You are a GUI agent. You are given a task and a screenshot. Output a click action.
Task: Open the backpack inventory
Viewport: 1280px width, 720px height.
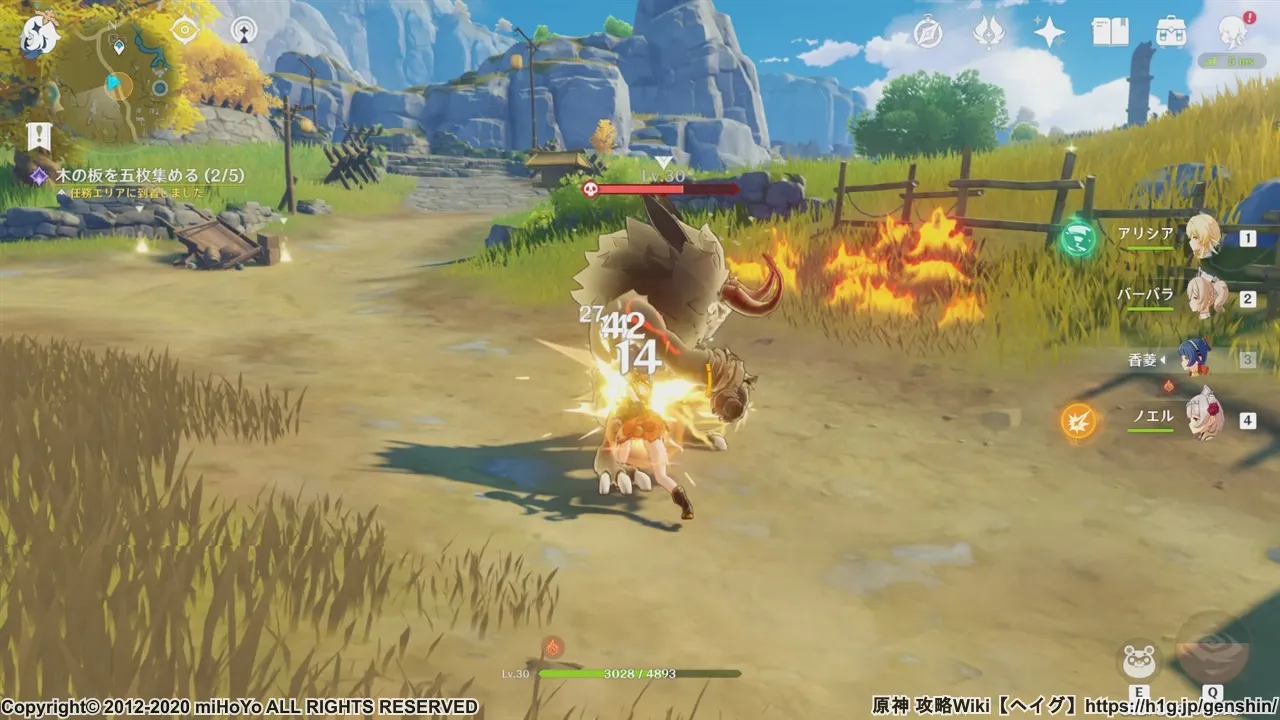(1171, 32)
